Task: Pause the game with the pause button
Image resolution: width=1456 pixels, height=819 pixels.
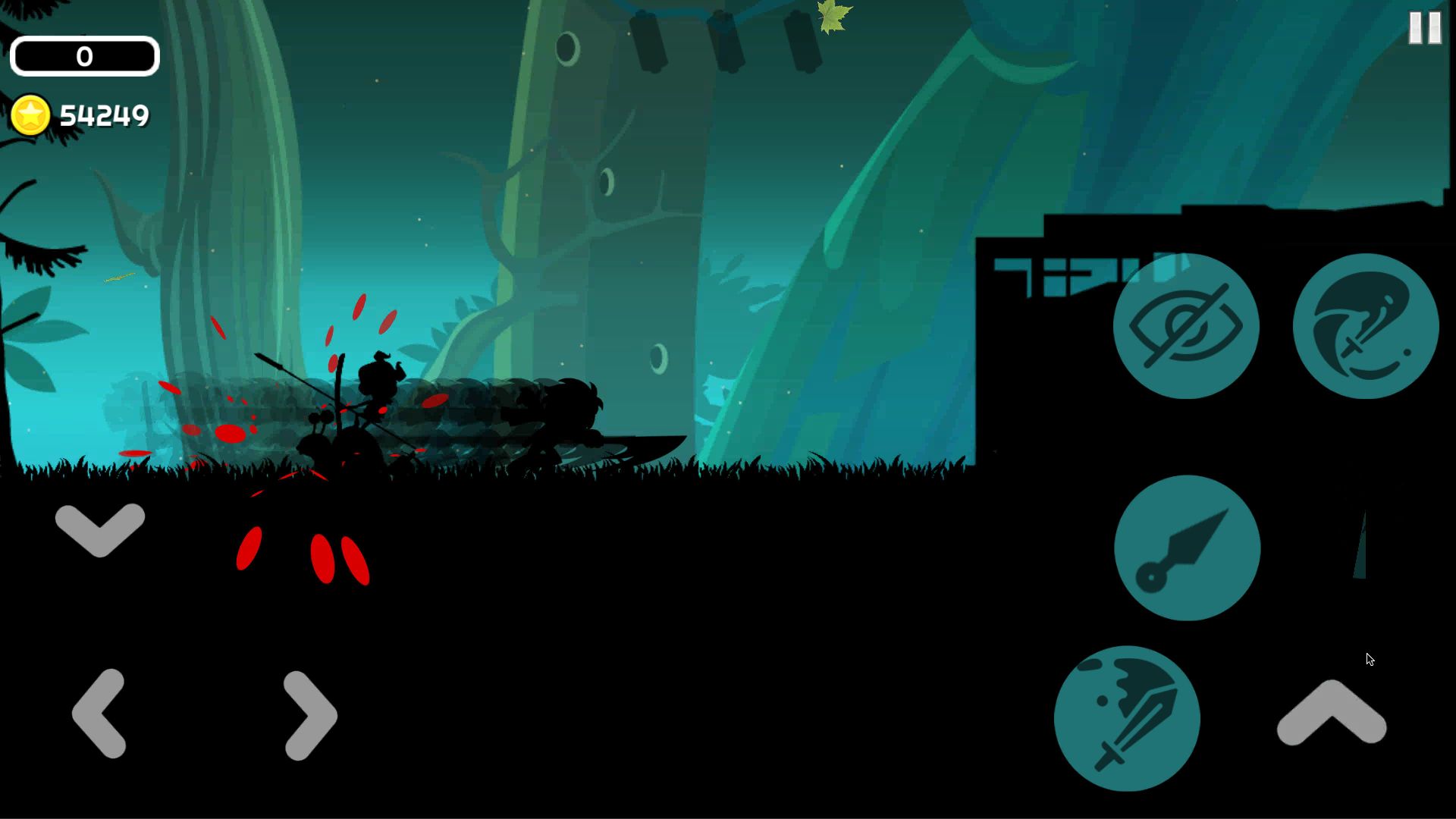Action: tap(1424, 28)
